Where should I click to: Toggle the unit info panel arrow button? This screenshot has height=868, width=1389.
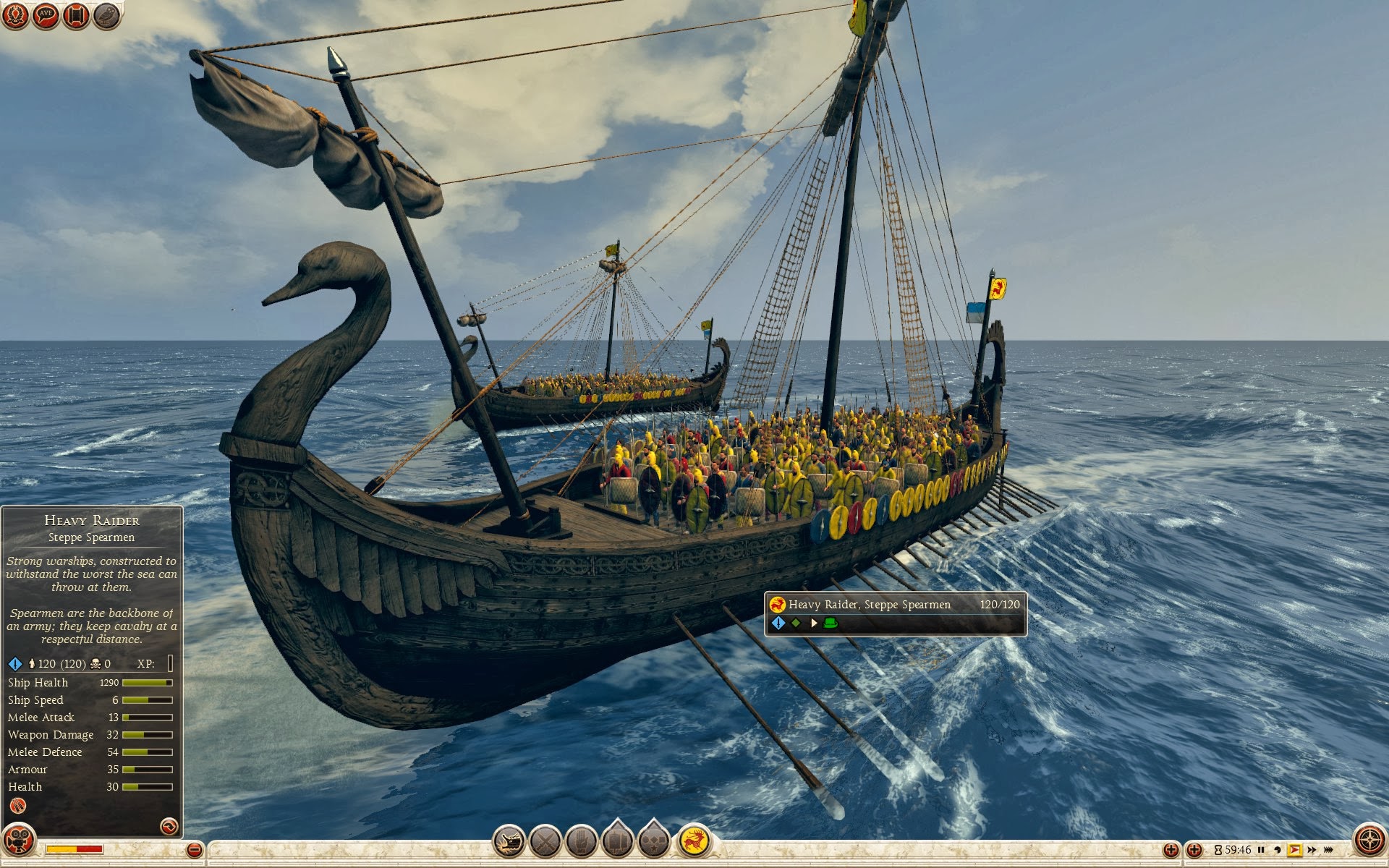169,826
